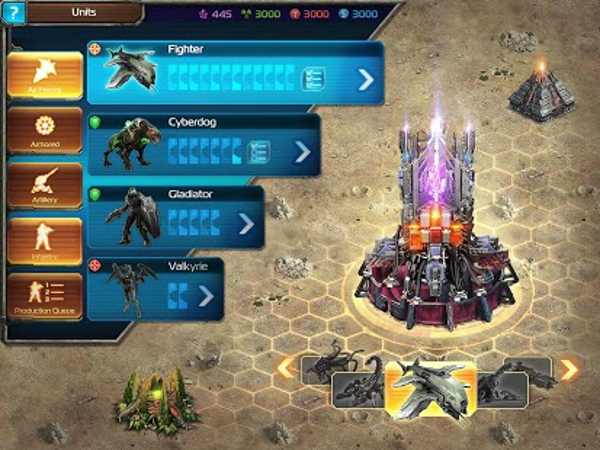Open the Fighter unit arrow
Screen dimensions: 600x450
[365, 79]
